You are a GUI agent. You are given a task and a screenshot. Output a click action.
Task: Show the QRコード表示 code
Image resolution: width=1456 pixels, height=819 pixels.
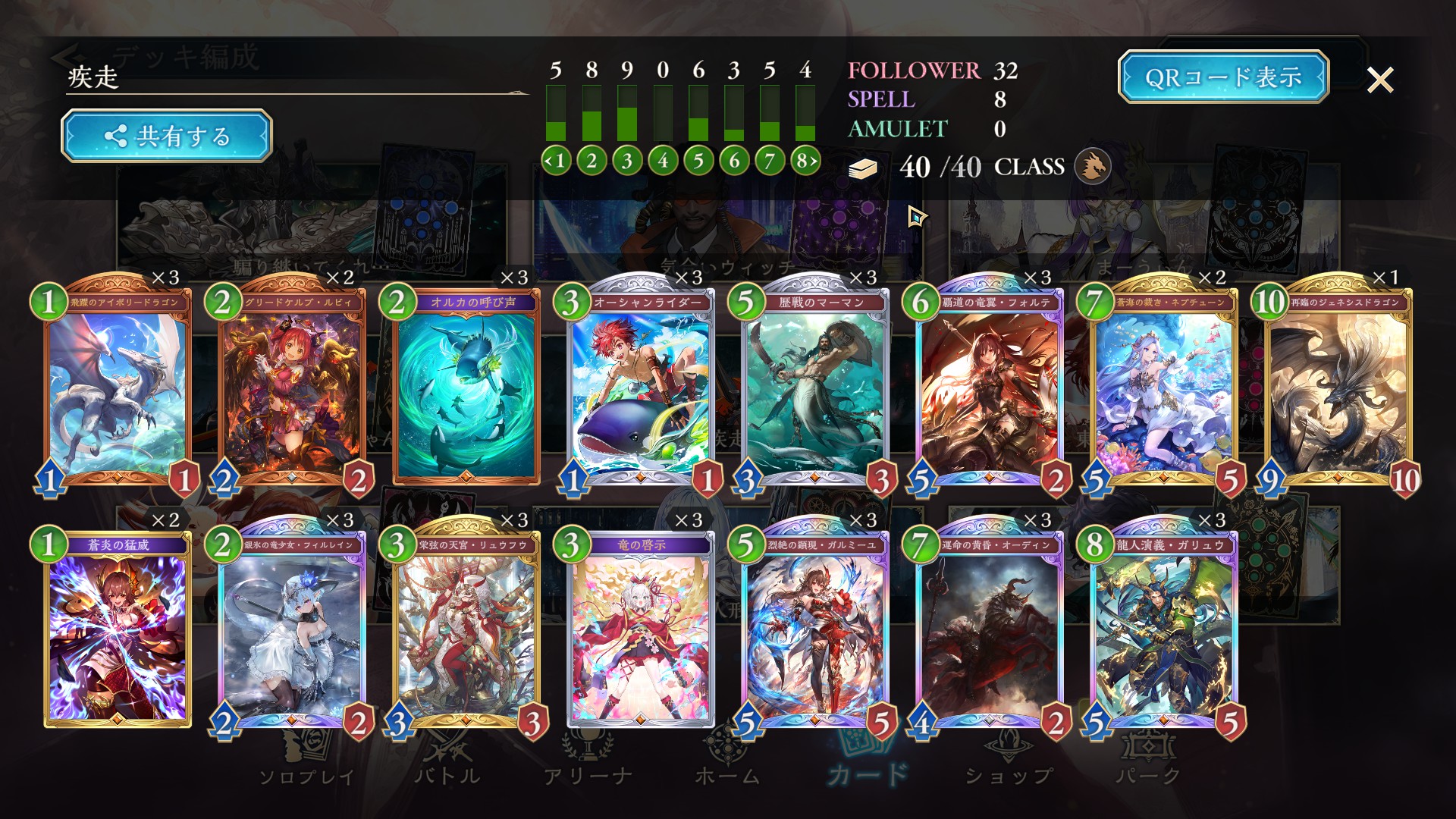point(1222,77)
